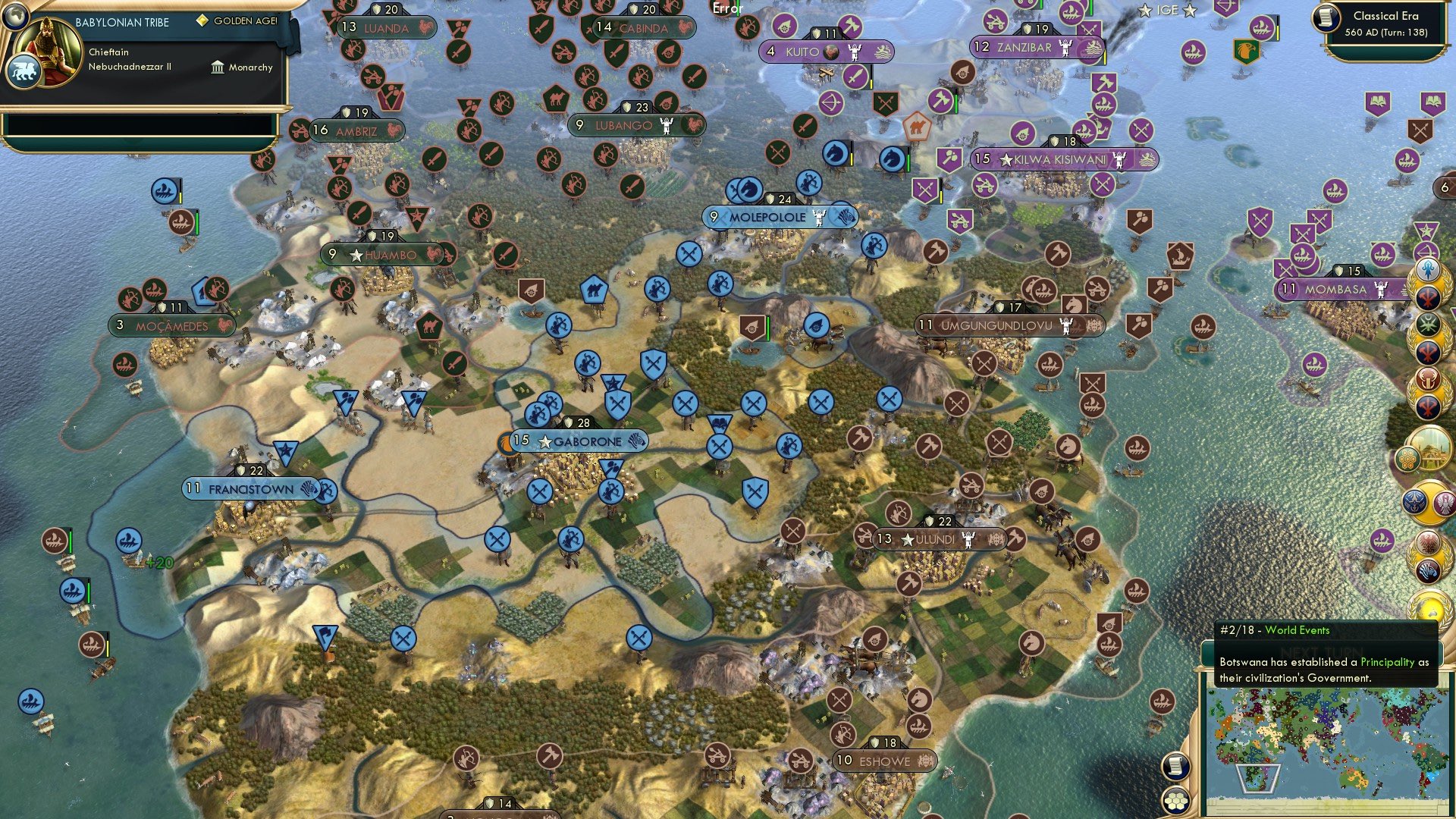Click the laurel-wreathed red rune notification
This screenshot has height=819, width=1456.
pos(1427,299)
